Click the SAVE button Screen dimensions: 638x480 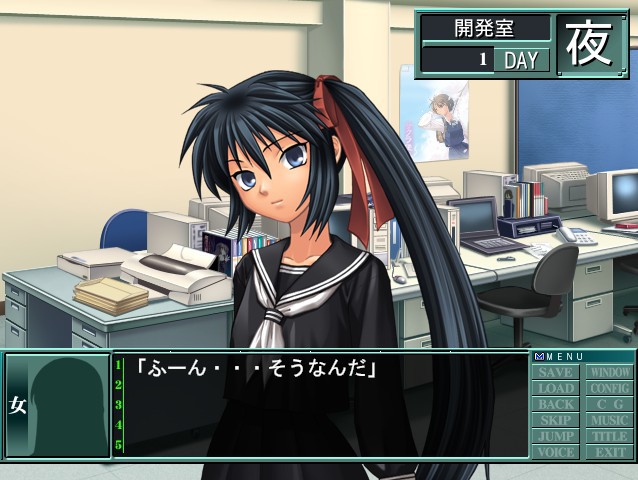tap(556, 373)
